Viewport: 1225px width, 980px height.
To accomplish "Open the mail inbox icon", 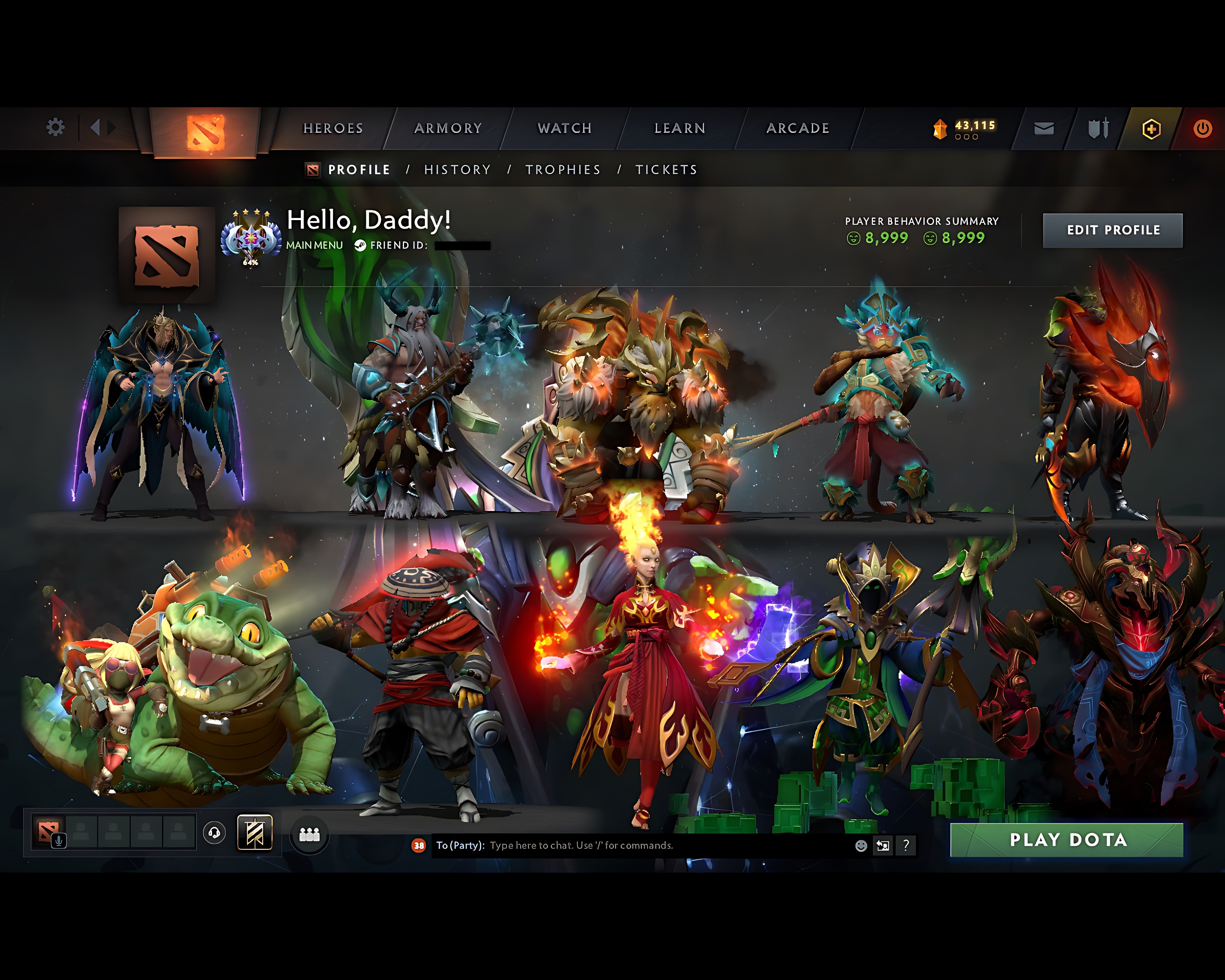I will coord(1043,128).
